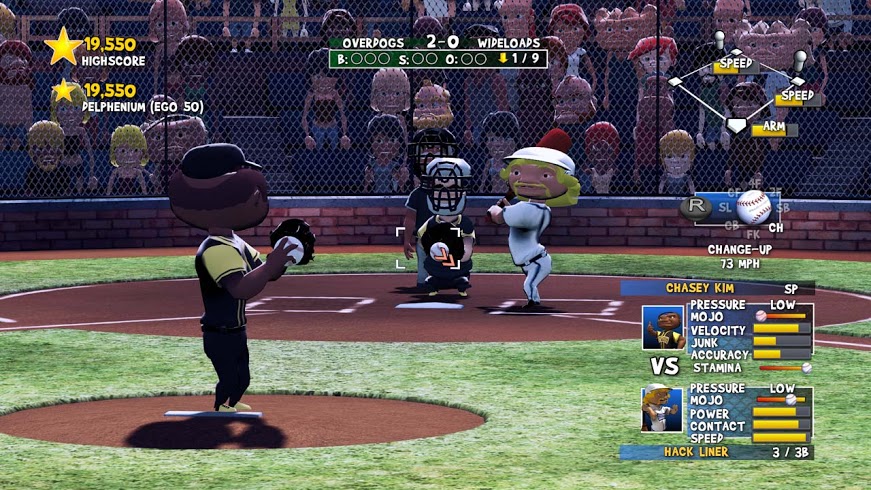Open batter Hack Liner's portrait
This screenshot has height=490, width=871.
[x=663, y=408]
